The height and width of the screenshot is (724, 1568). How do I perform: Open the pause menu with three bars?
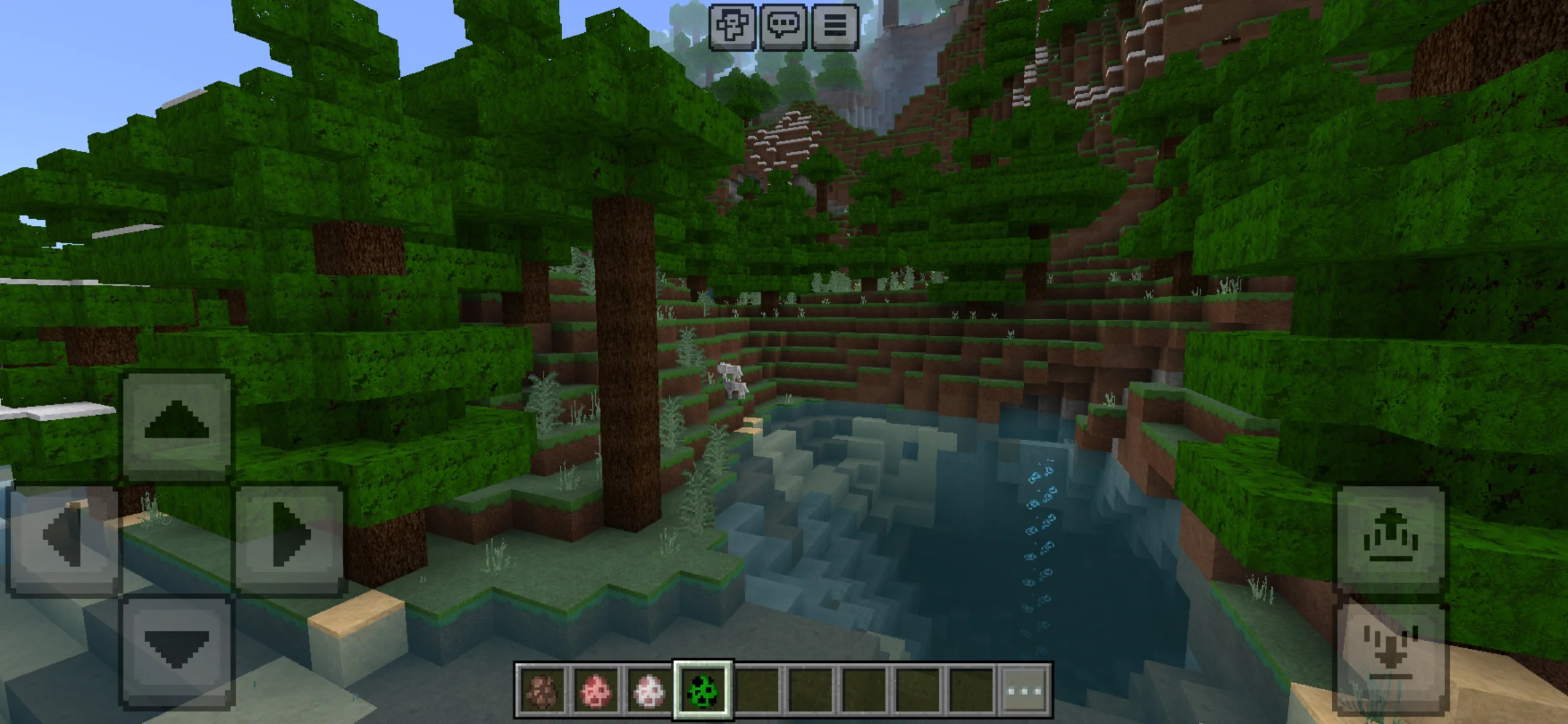(835, 27)
